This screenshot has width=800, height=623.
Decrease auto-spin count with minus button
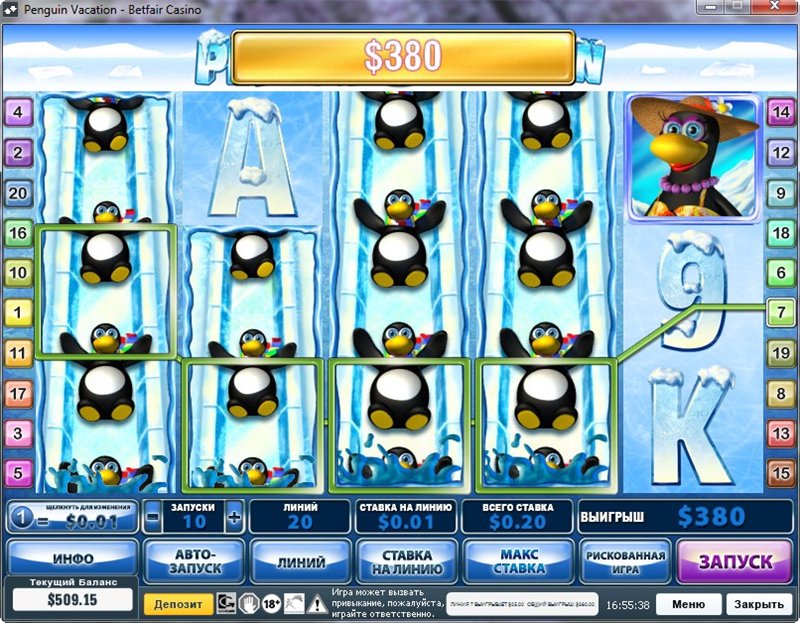point(153,518)
